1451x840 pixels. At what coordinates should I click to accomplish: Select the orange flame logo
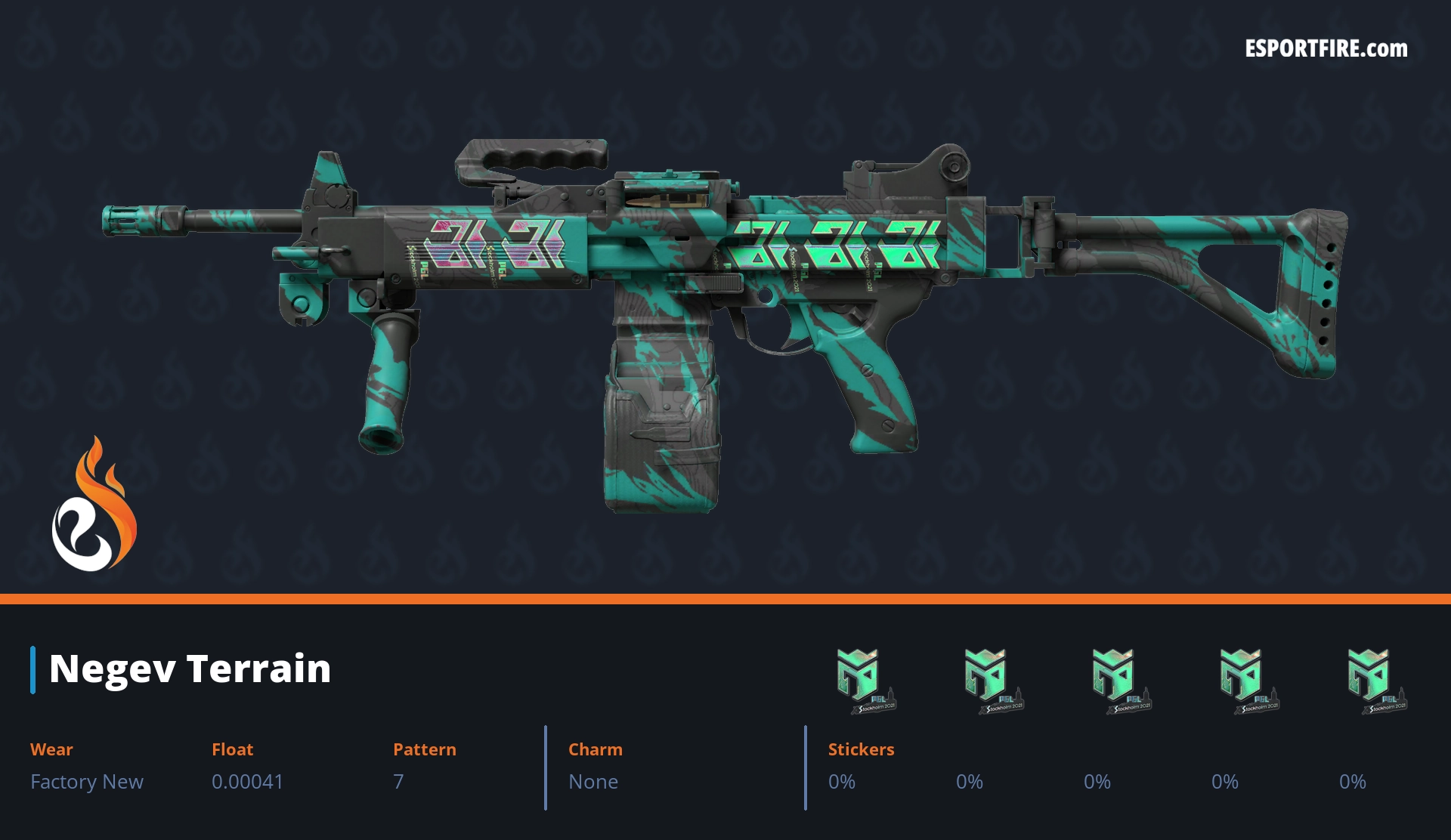(94, 505)
